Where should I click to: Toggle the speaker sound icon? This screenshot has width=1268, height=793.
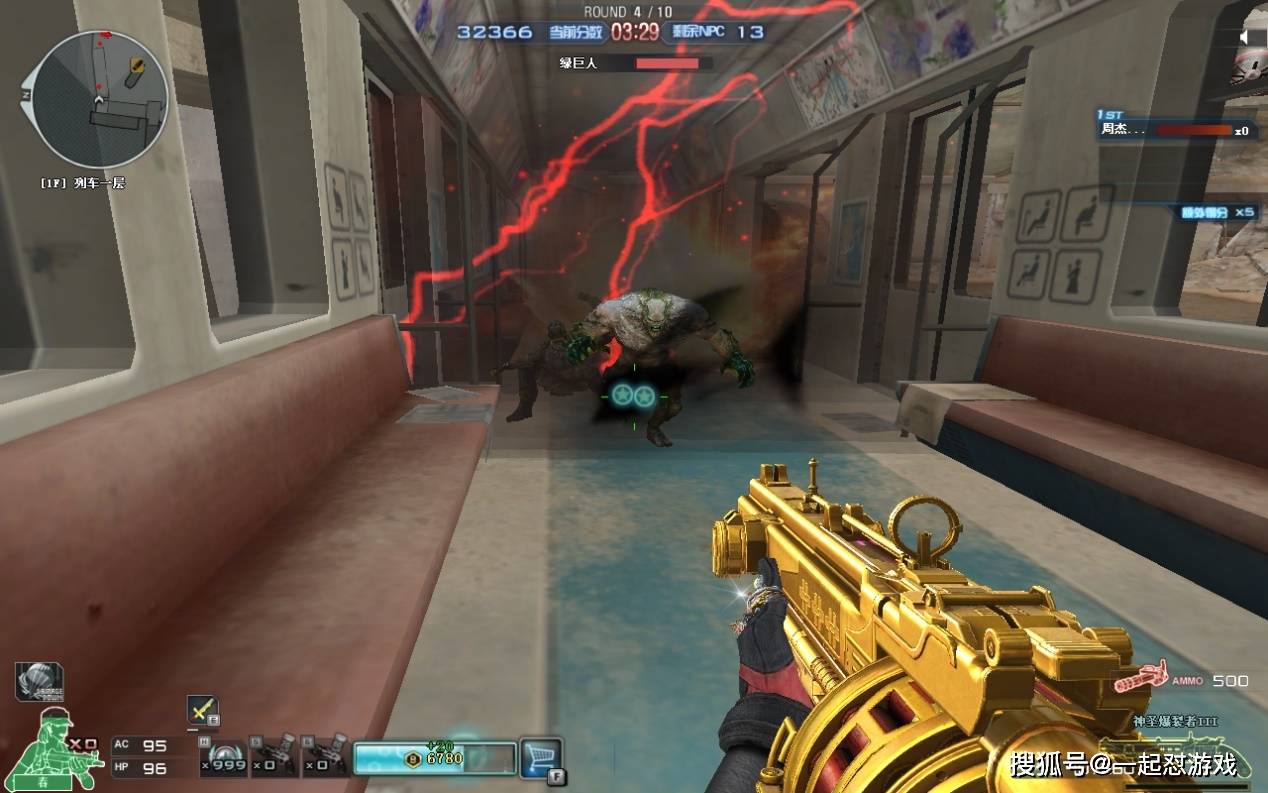tap(1247, 37)
